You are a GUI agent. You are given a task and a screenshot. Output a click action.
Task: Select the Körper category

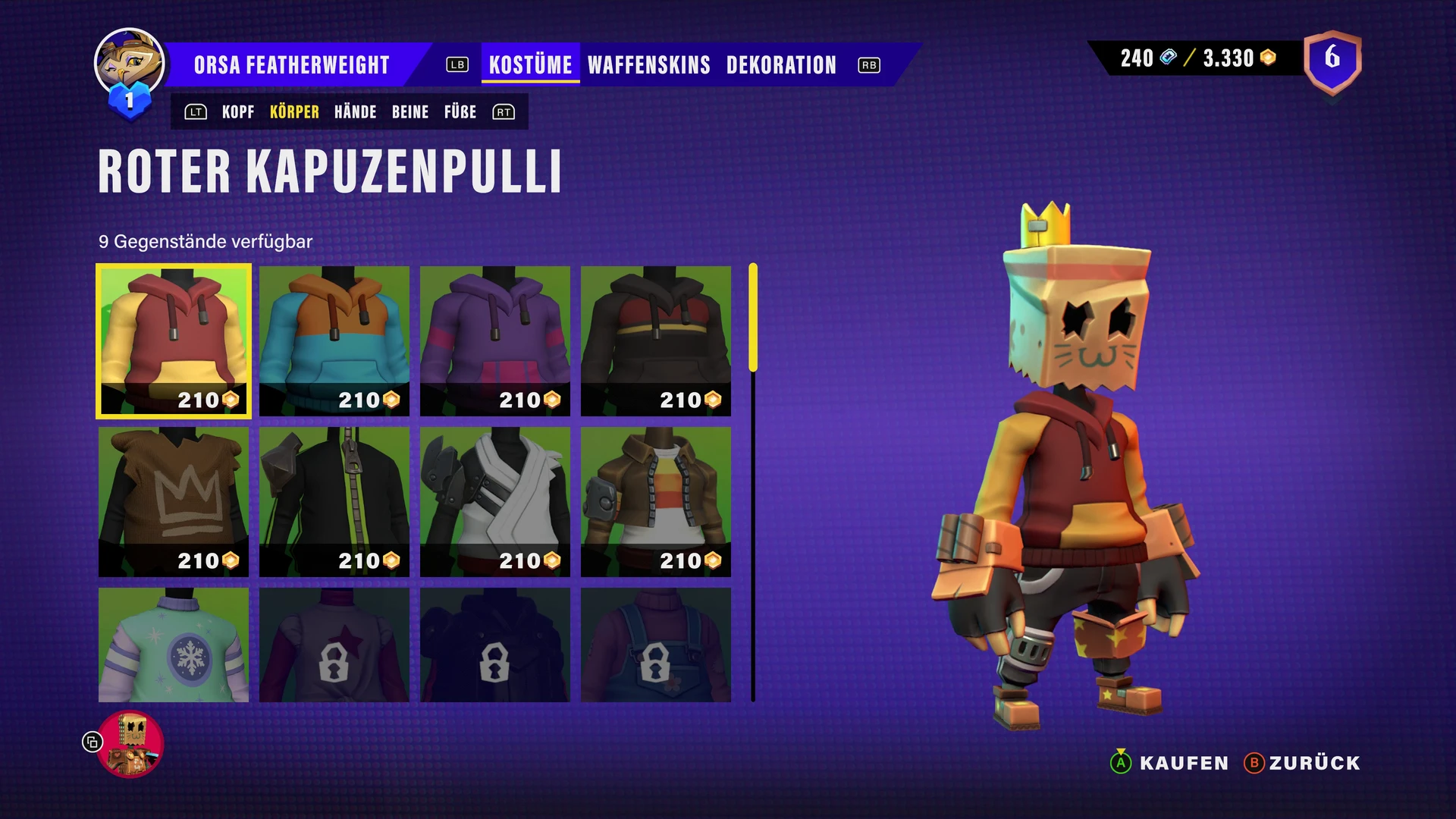[x=294, y=112]
